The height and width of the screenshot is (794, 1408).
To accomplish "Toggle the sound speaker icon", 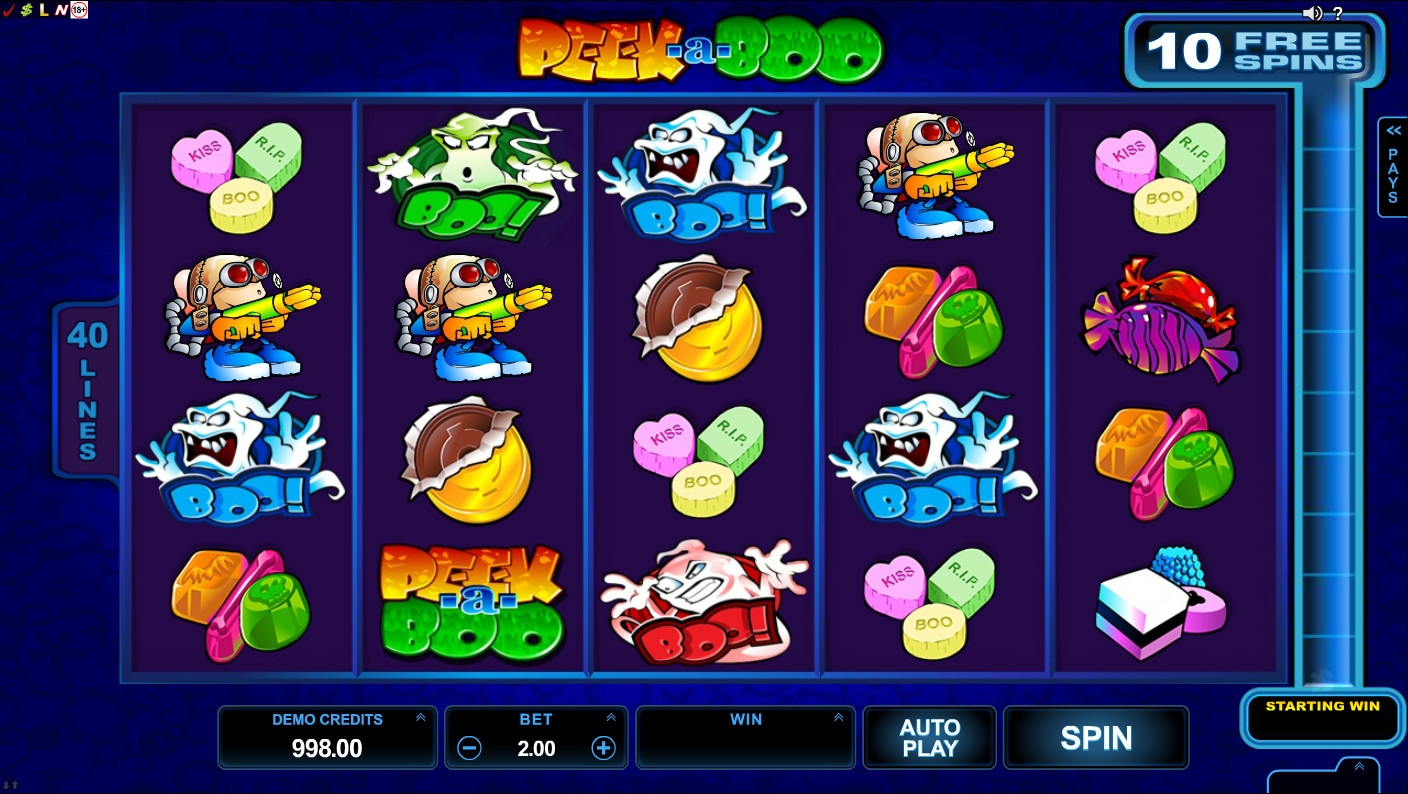I will tap(1313, 13).
